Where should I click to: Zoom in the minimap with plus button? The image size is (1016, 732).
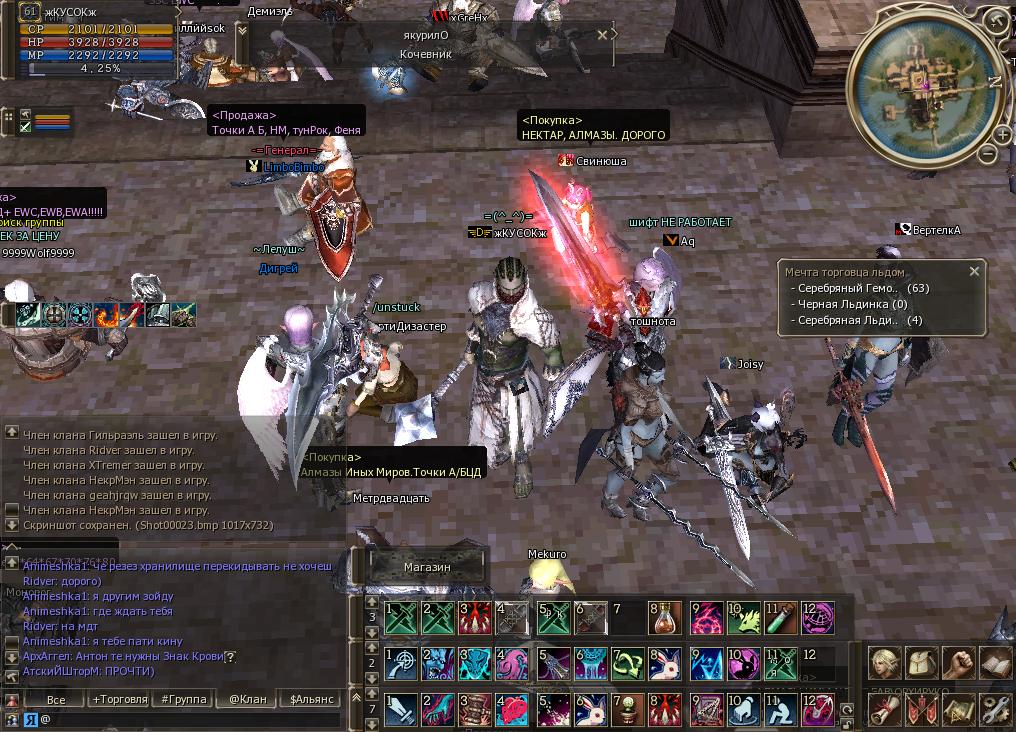(1003, 134)
